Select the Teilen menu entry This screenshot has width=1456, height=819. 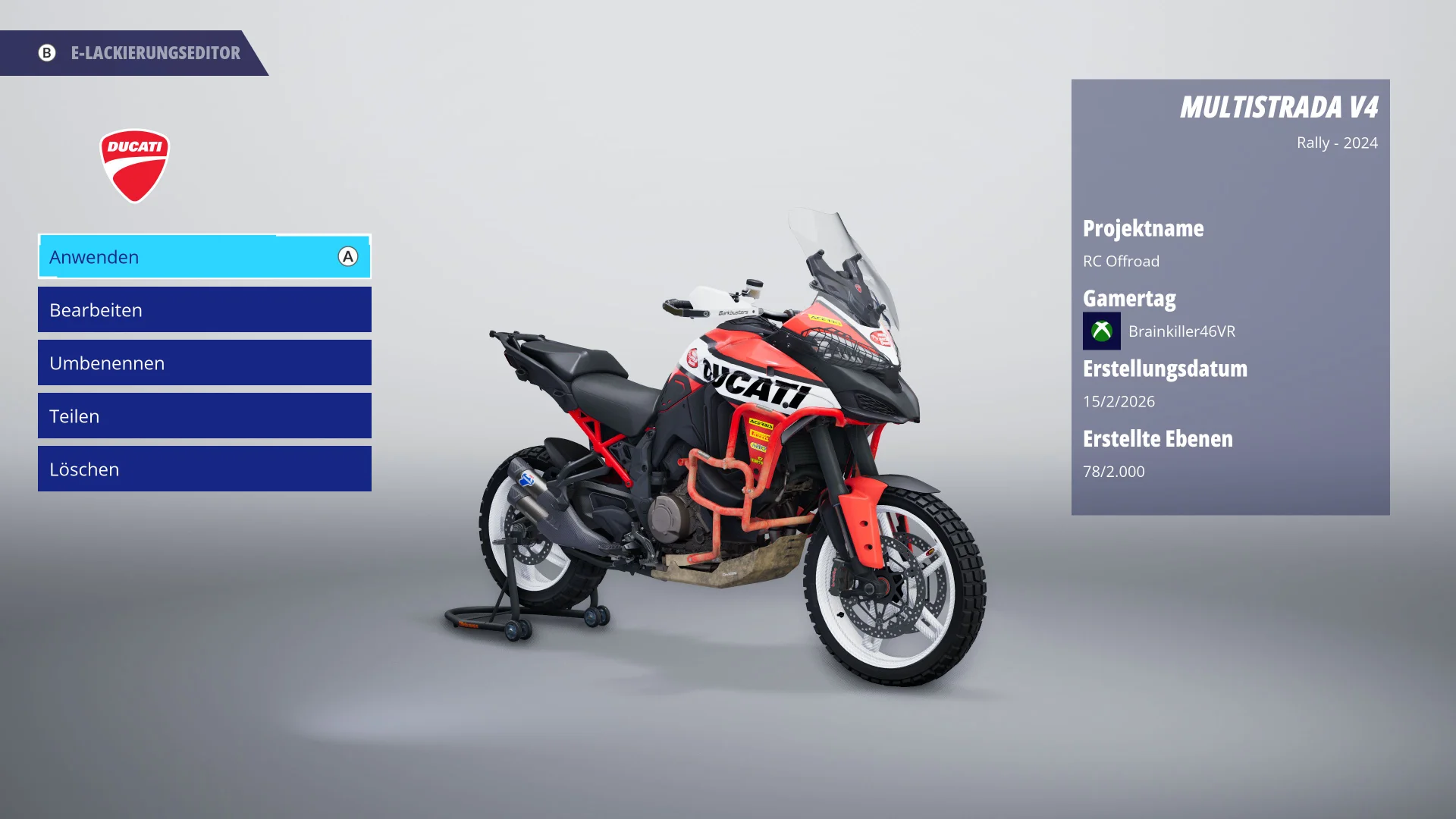pyautogui.click(x=204, y=416)
